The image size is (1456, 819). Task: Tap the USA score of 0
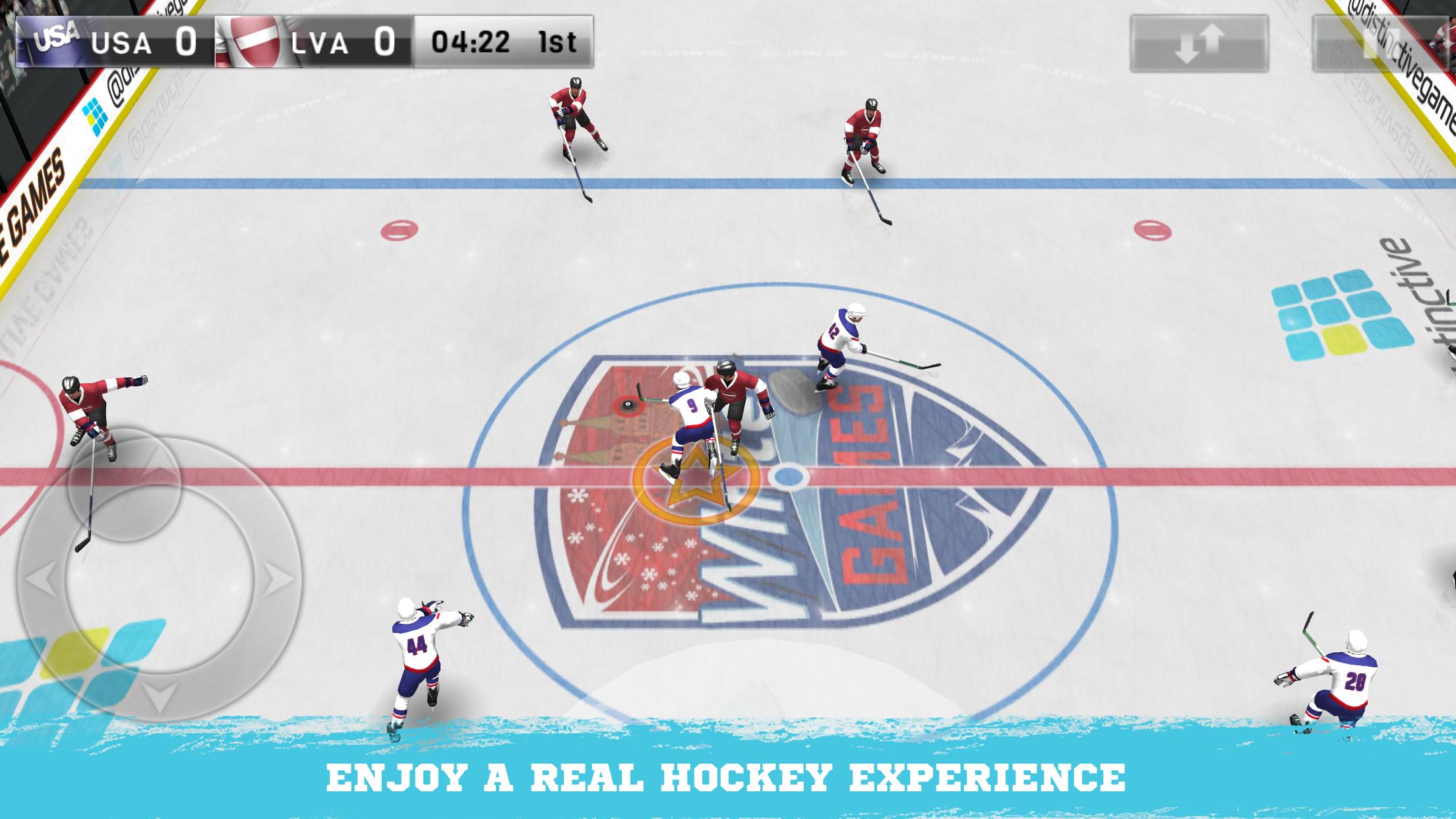[x=187, y=42]
